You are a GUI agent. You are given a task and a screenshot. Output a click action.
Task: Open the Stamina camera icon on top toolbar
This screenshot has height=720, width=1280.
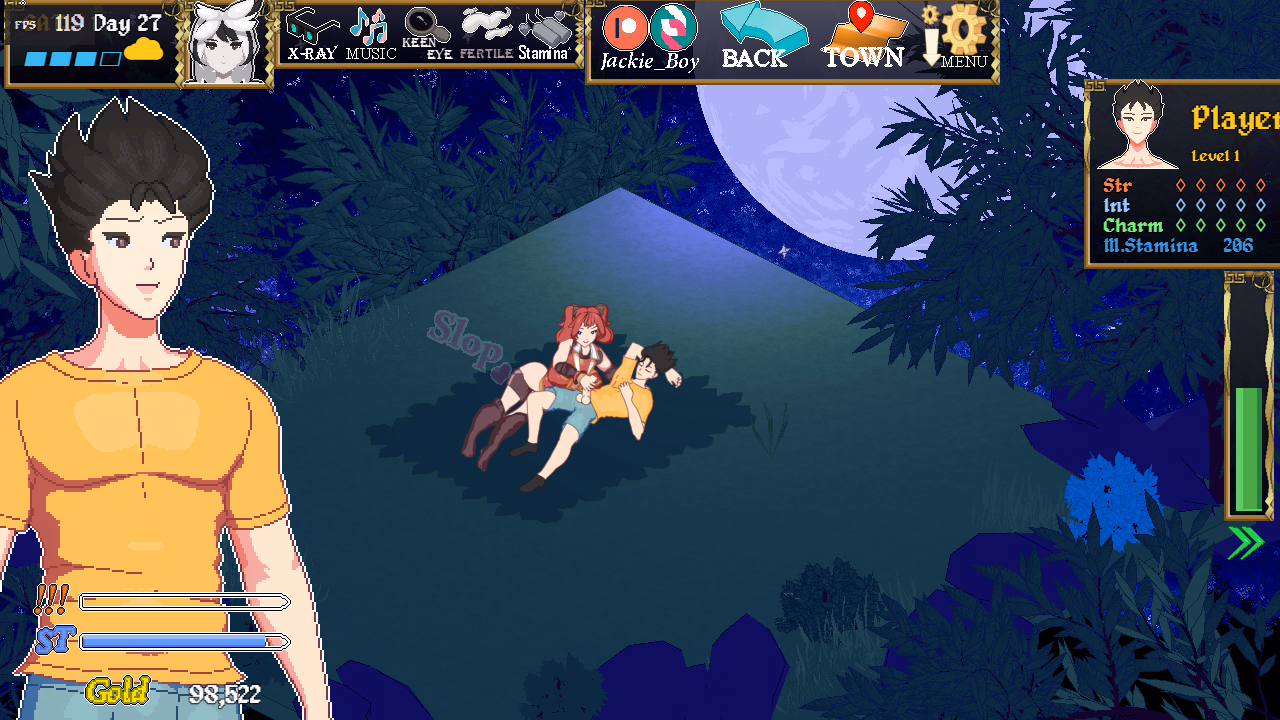[x=548, y=28]
